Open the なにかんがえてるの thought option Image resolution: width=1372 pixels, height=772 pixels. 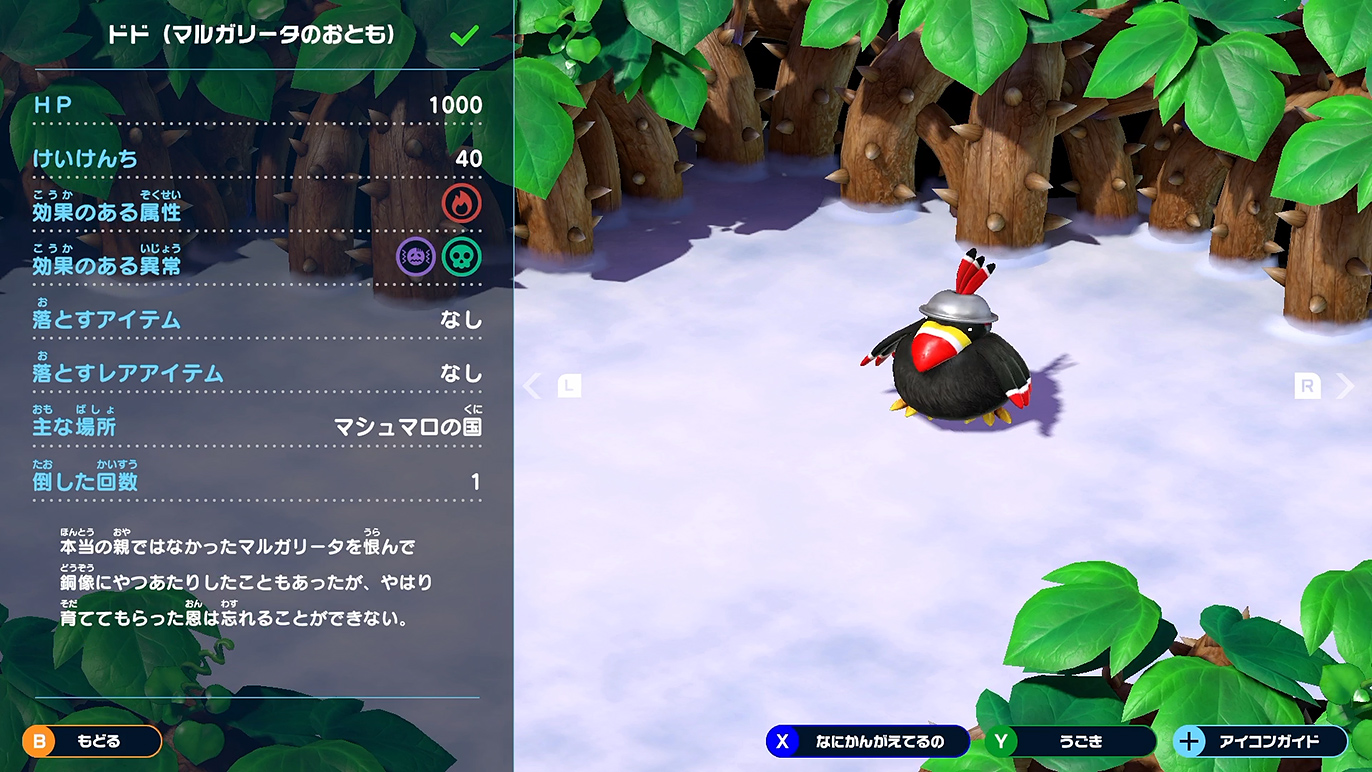click(867, 741)
